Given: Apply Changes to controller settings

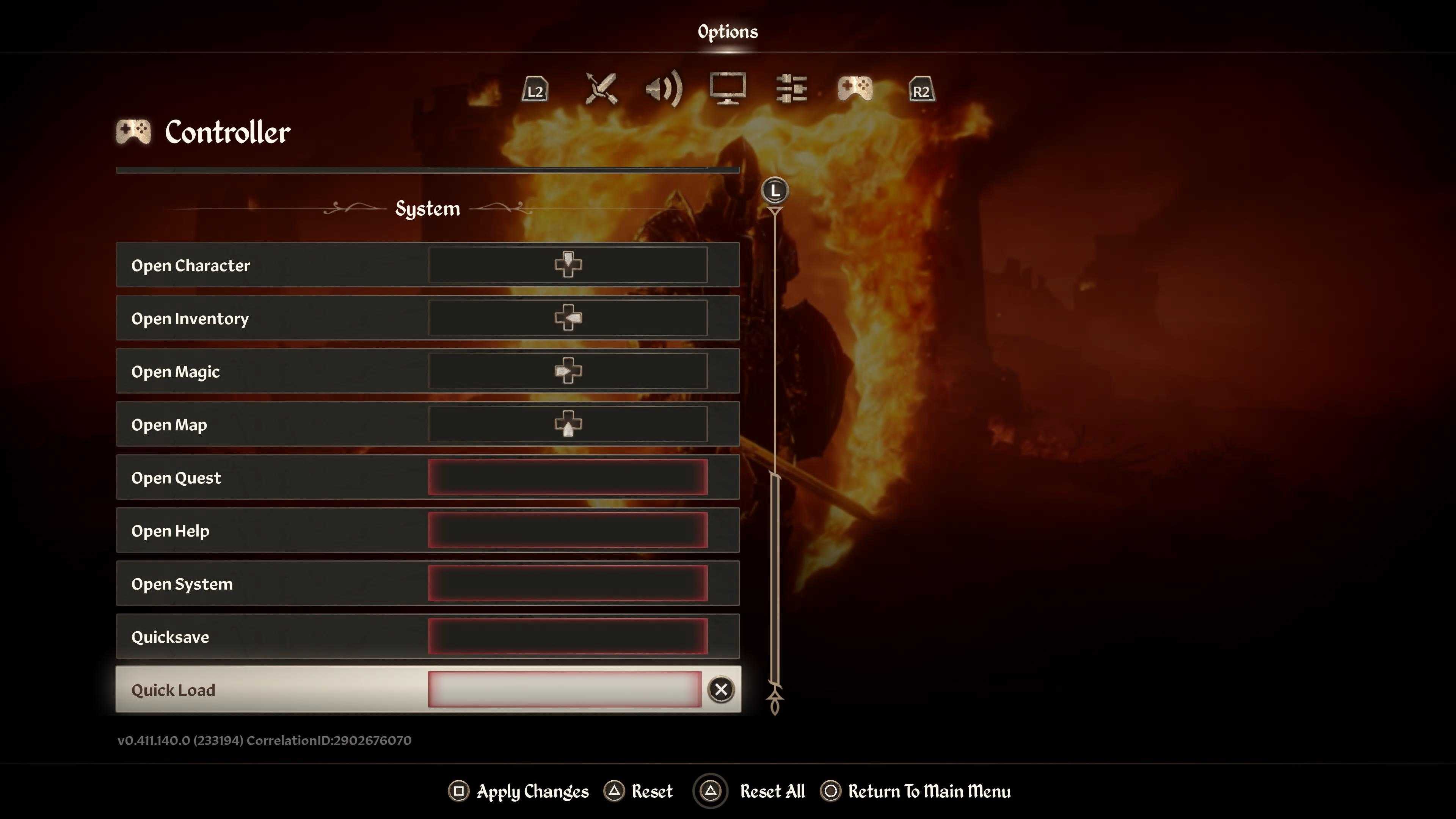Looking at the screenshot, I should coord(518,791).
